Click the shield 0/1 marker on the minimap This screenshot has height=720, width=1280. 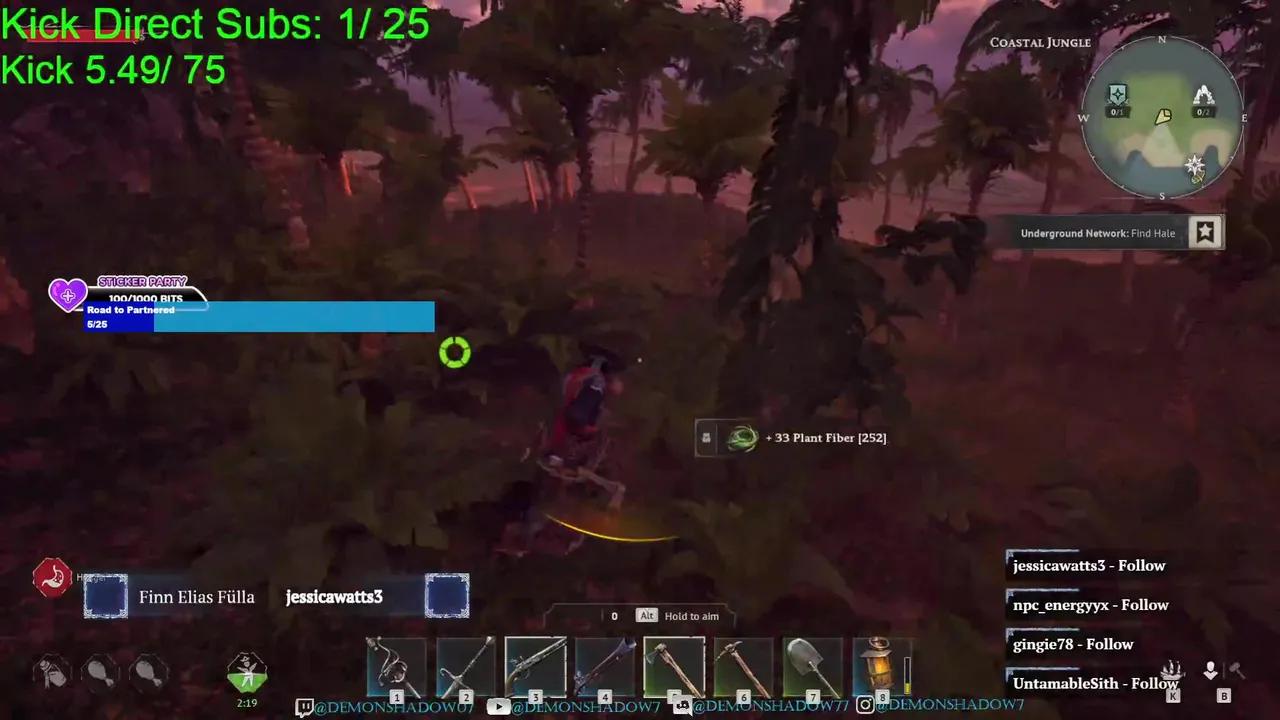(1117, 95)
